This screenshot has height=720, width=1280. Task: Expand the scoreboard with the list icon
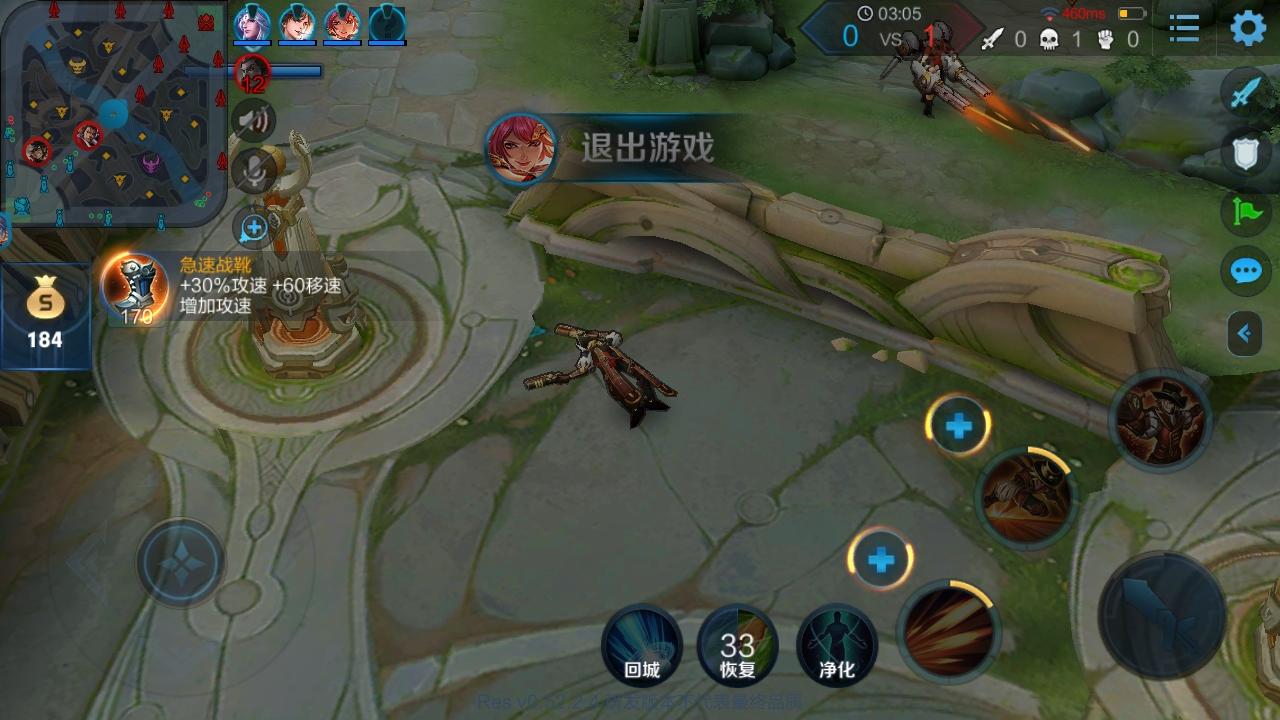pos(1183,29)
